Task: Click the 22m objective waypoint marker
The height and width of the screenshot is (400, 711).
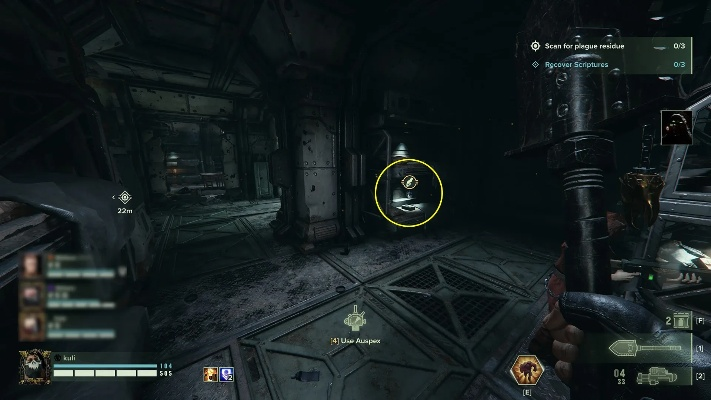Action: [125, 198]
